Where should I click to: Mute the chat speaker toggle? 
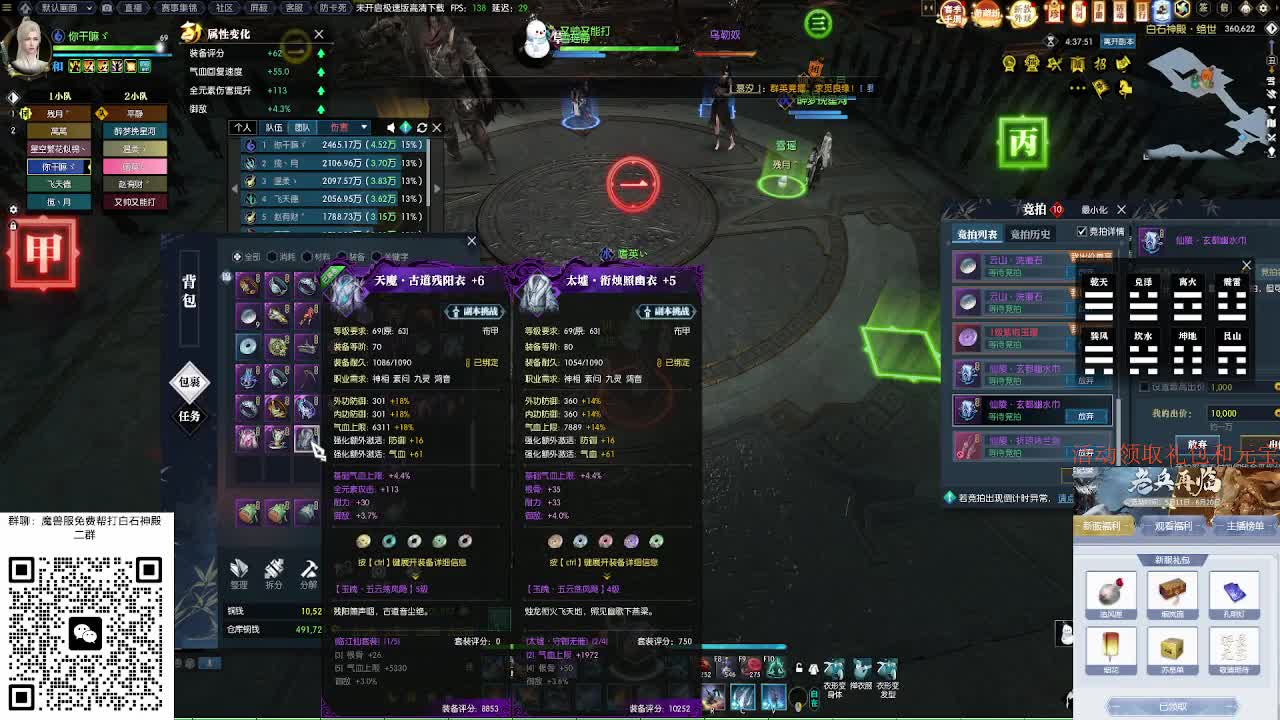(391, 127)
